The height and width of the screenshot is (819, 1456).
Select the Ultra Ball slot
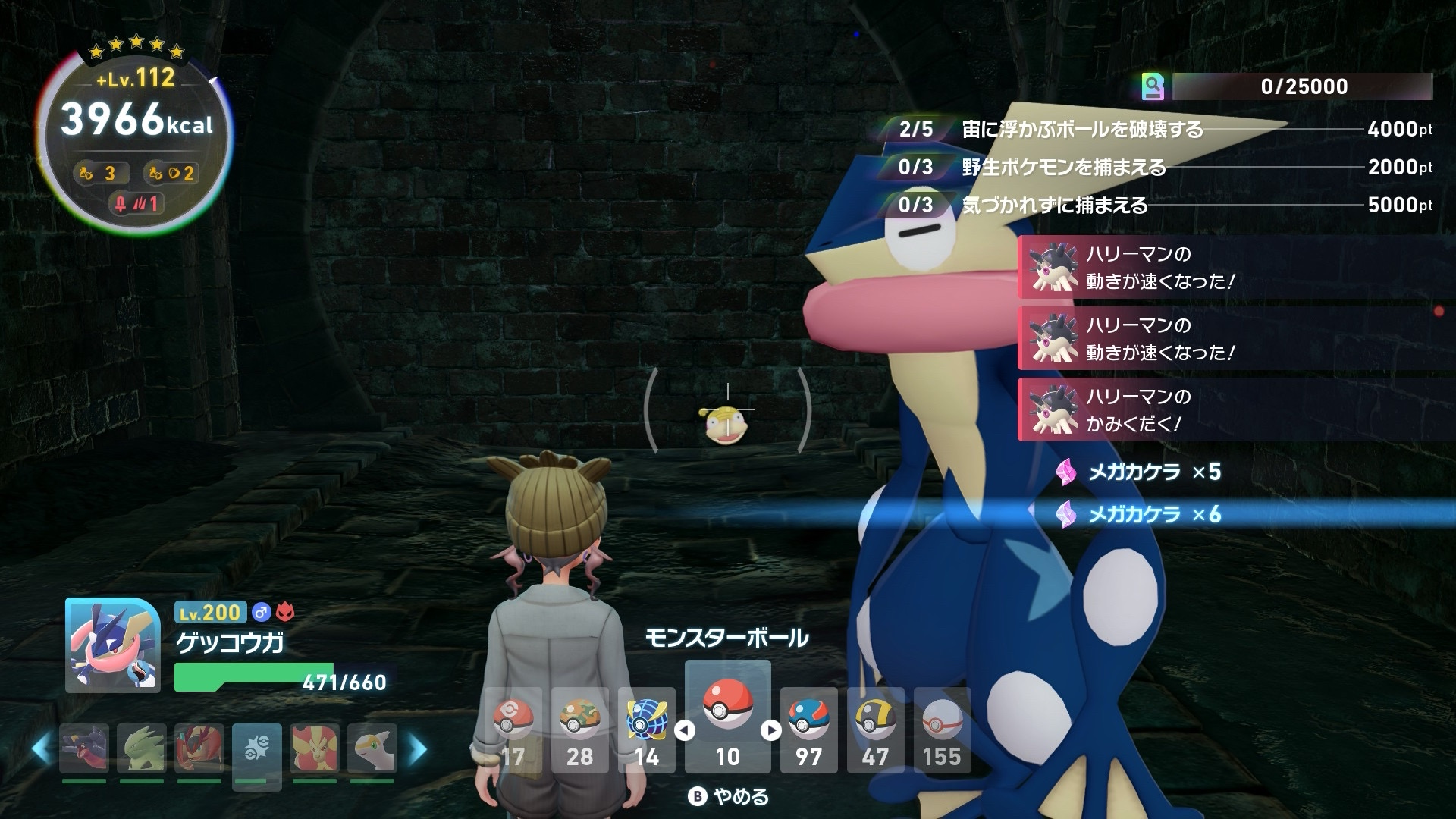pyautogui.click(x=875, y=730)
